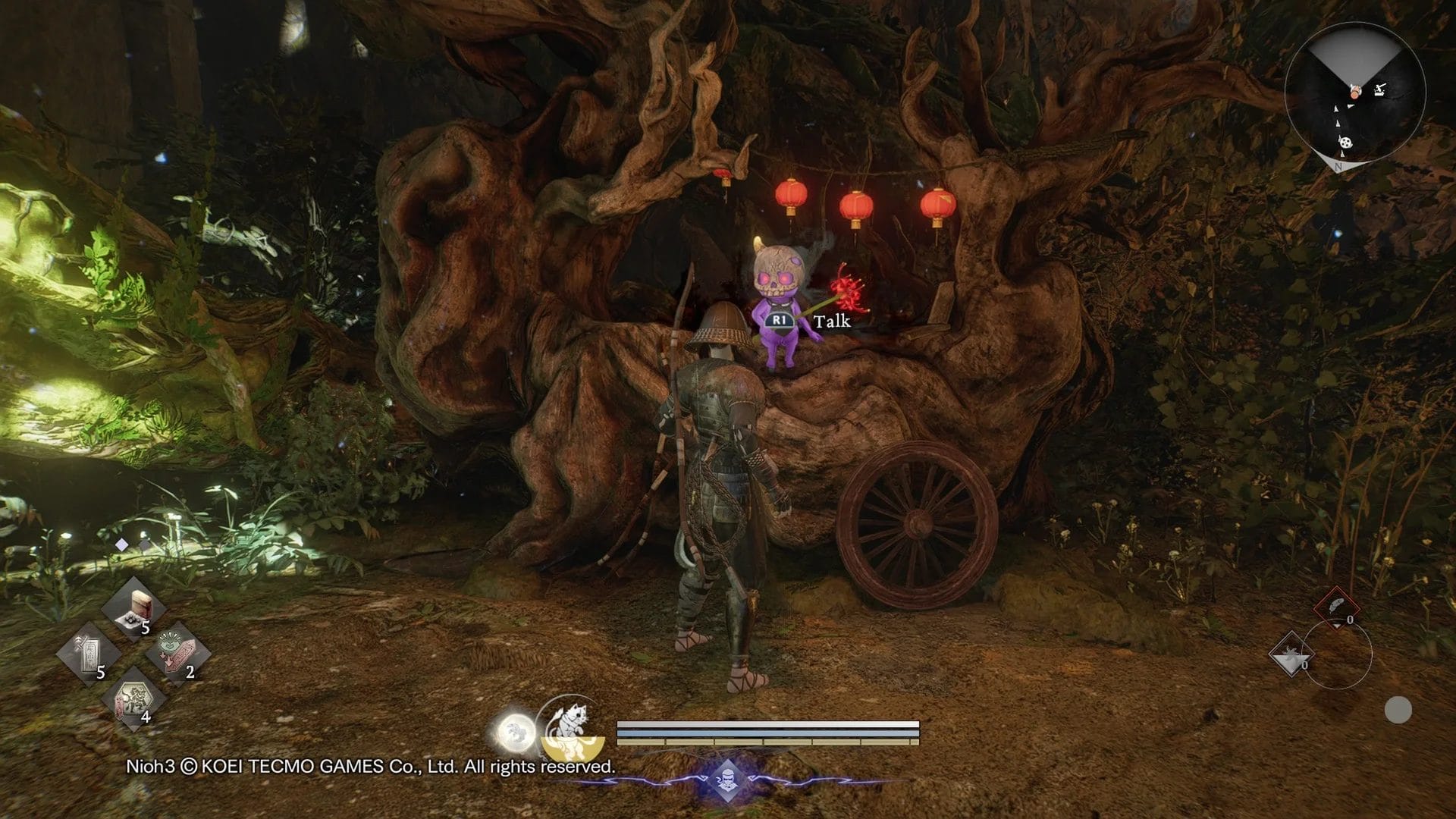This screenshot has width=1456, height=819.
Task: Use the elixir-style consumable with count 5
Action: pyautogui.click(x=133, y=609)
